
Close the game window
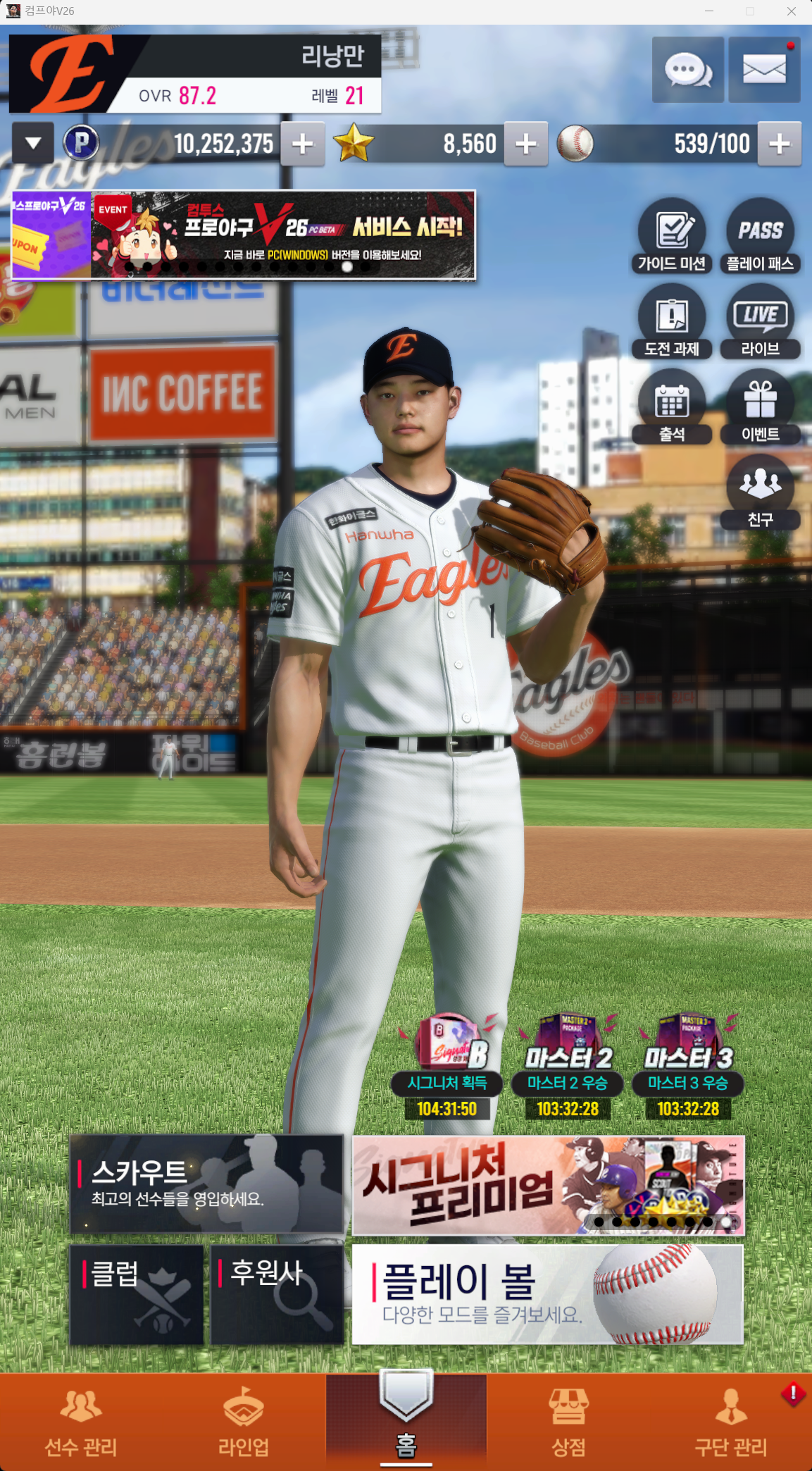tap(792, 11)
